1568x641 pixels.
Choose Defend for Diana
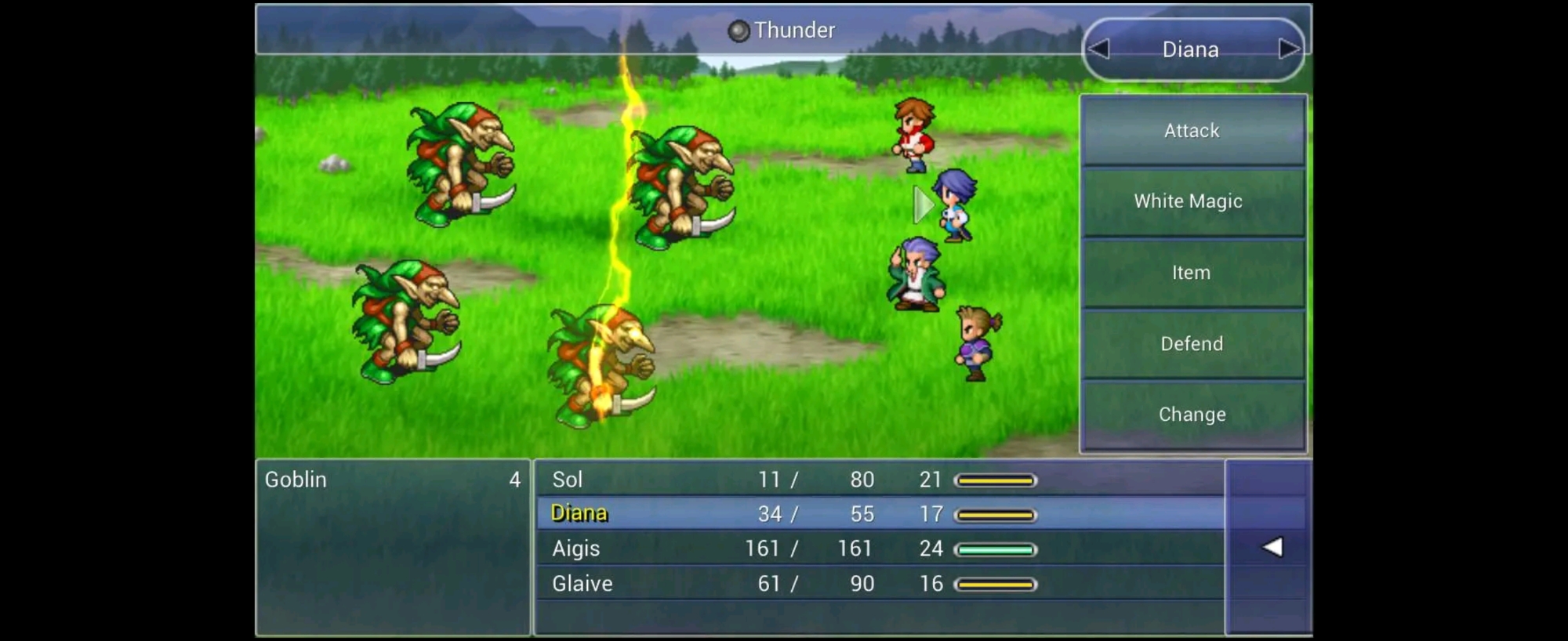(x=1192, y=343)
